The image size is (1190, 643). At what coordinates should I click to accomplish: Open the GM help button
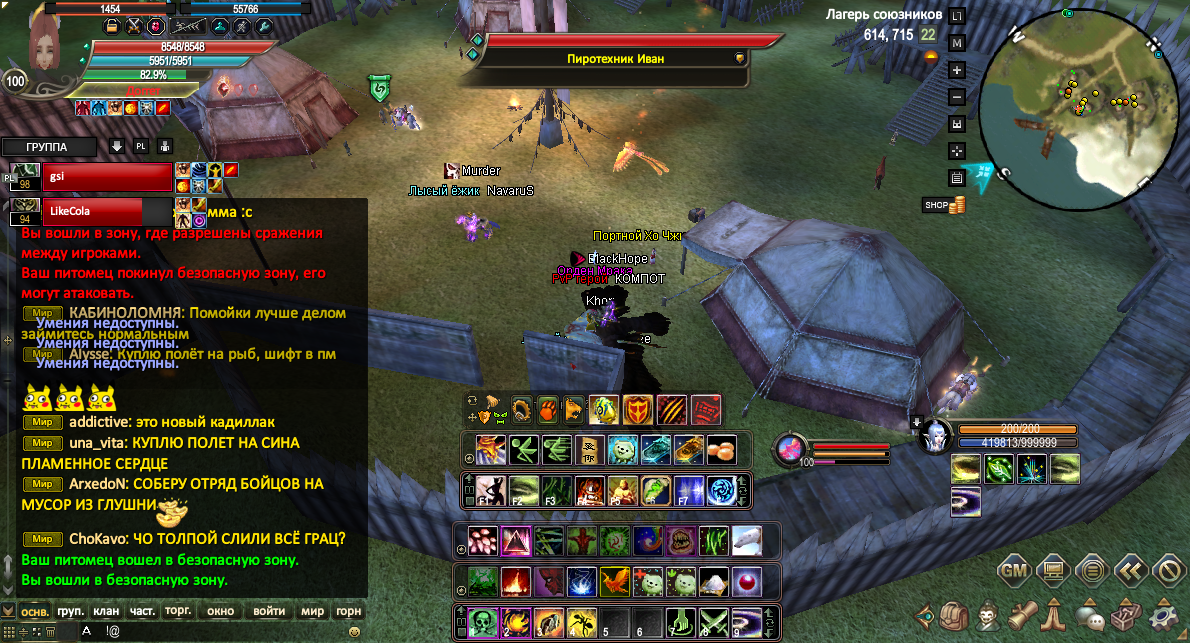pyautogui.click(x=1013, y=572)
